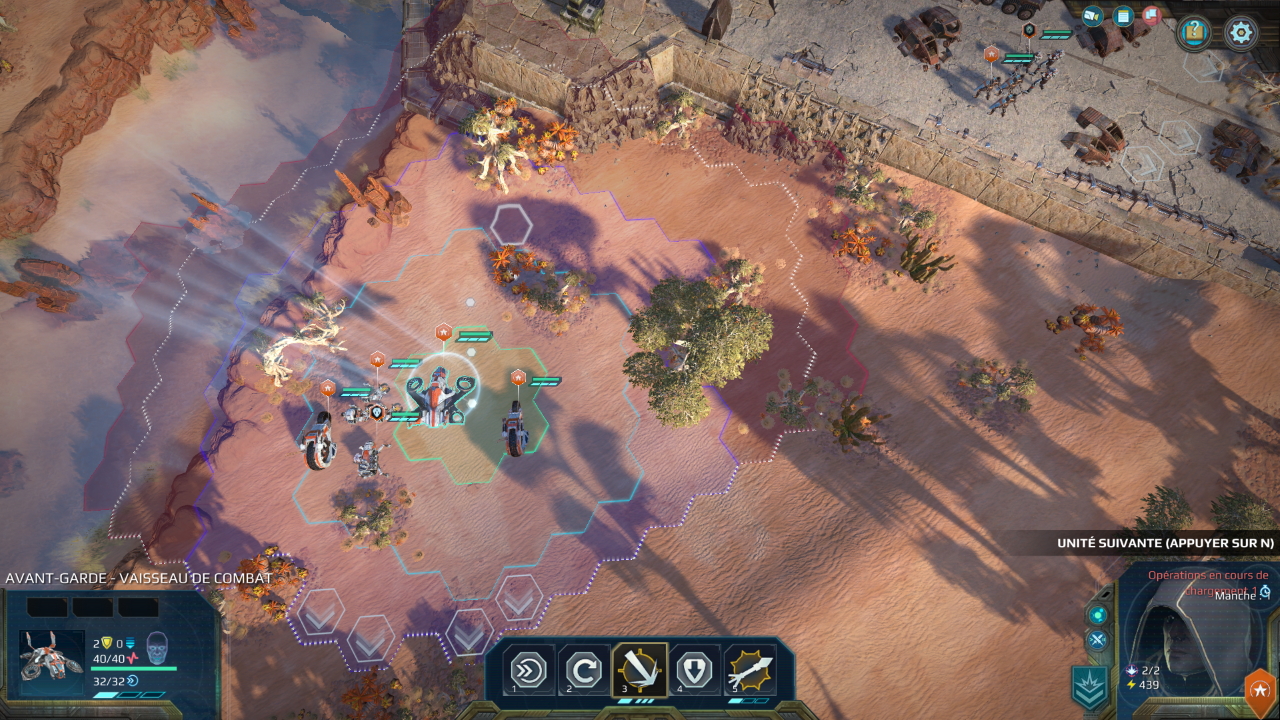Image resolution: width=1280 pixels, height=720 pixels.
Task: Open the question mark help guide
Action: pyautogui.click(x=1194, y=33)
